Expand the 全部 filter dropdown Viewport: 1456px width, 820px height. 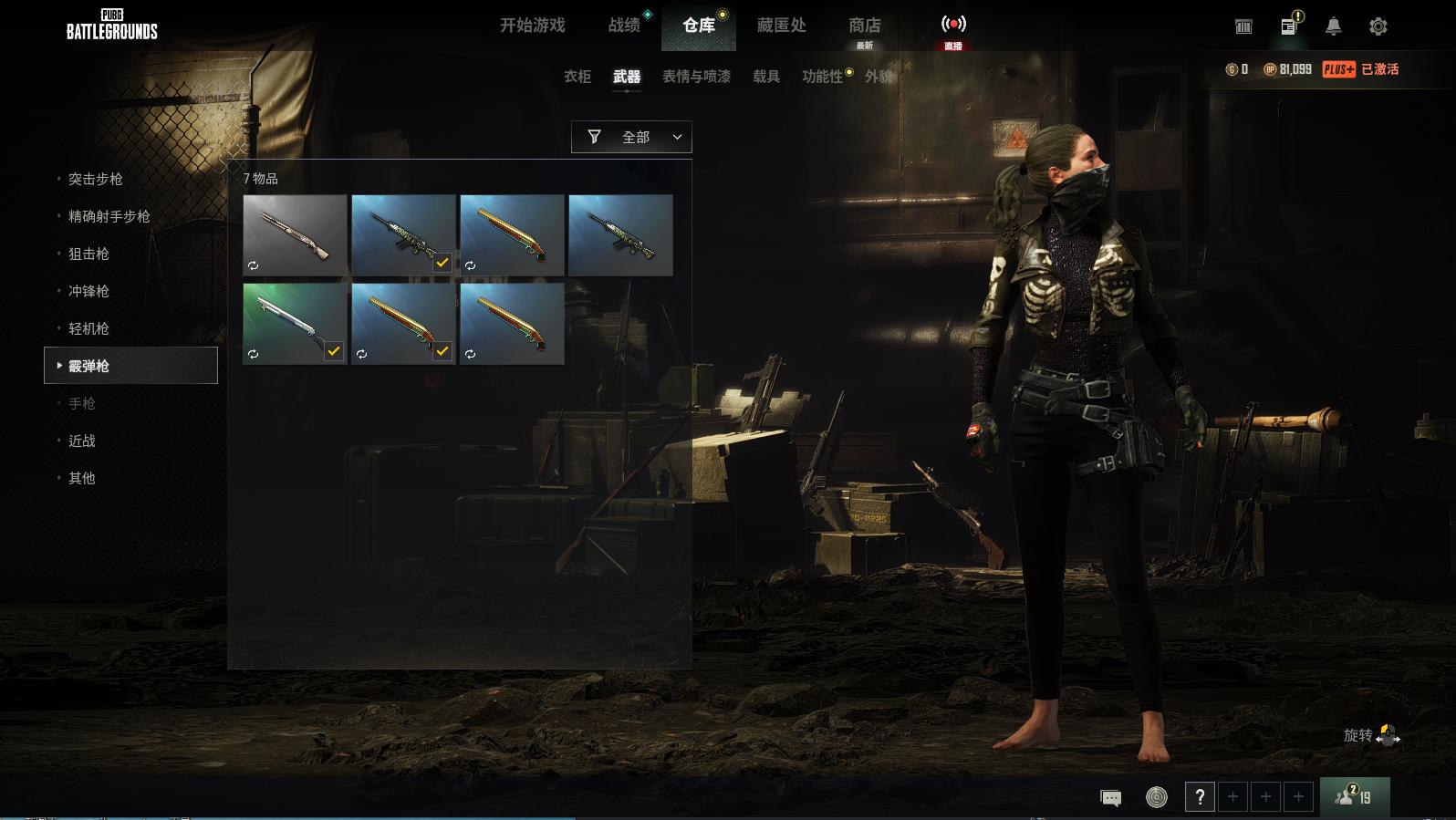(631, 137)
